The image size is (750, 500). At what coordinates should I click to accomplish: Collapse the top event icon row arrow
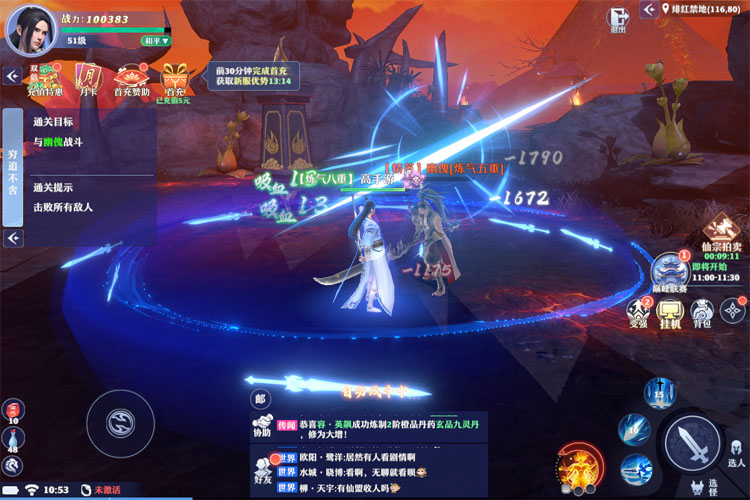[12, 76]
